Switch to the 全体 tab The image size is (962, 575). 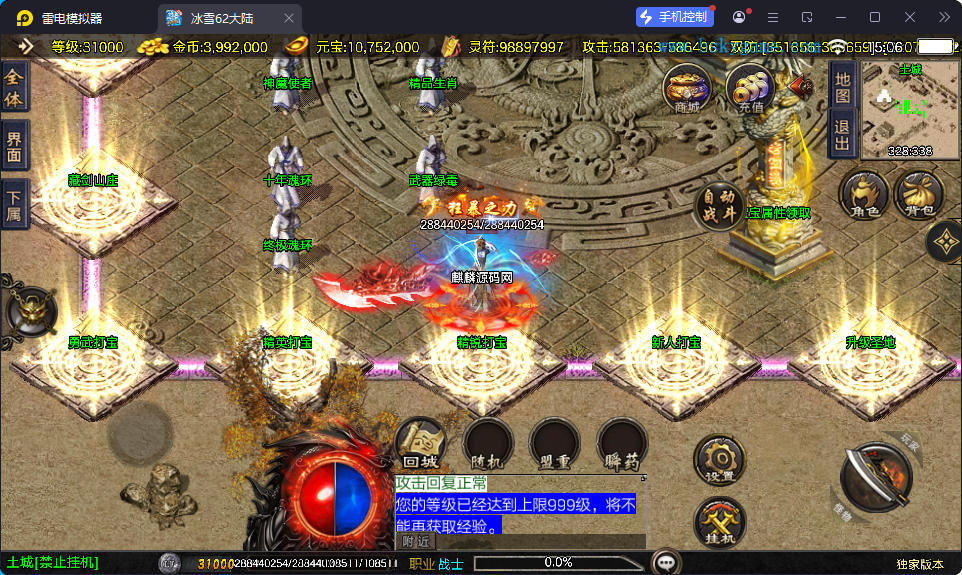[x=14, y=87]
